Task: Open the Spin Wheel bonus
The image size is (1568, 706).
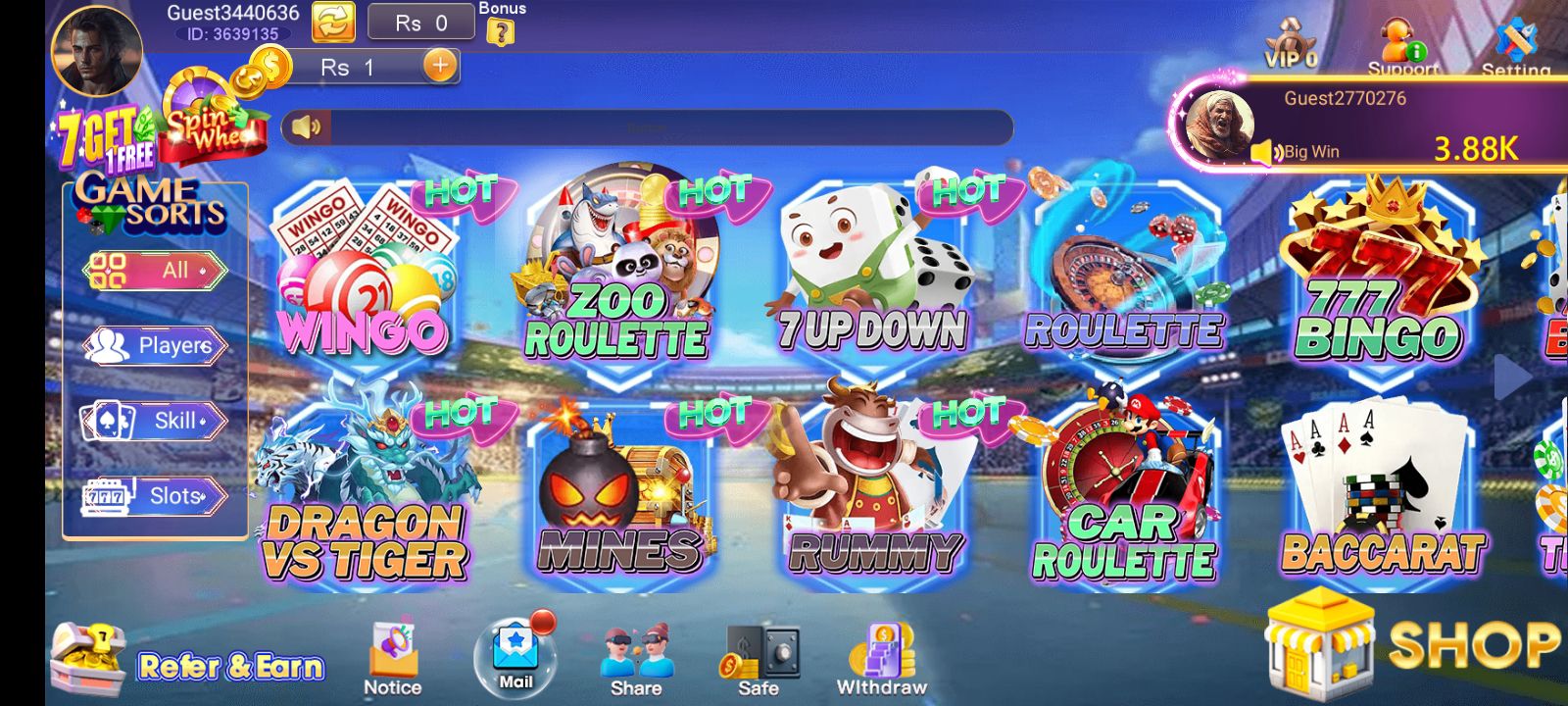Action: click(211, 123)
